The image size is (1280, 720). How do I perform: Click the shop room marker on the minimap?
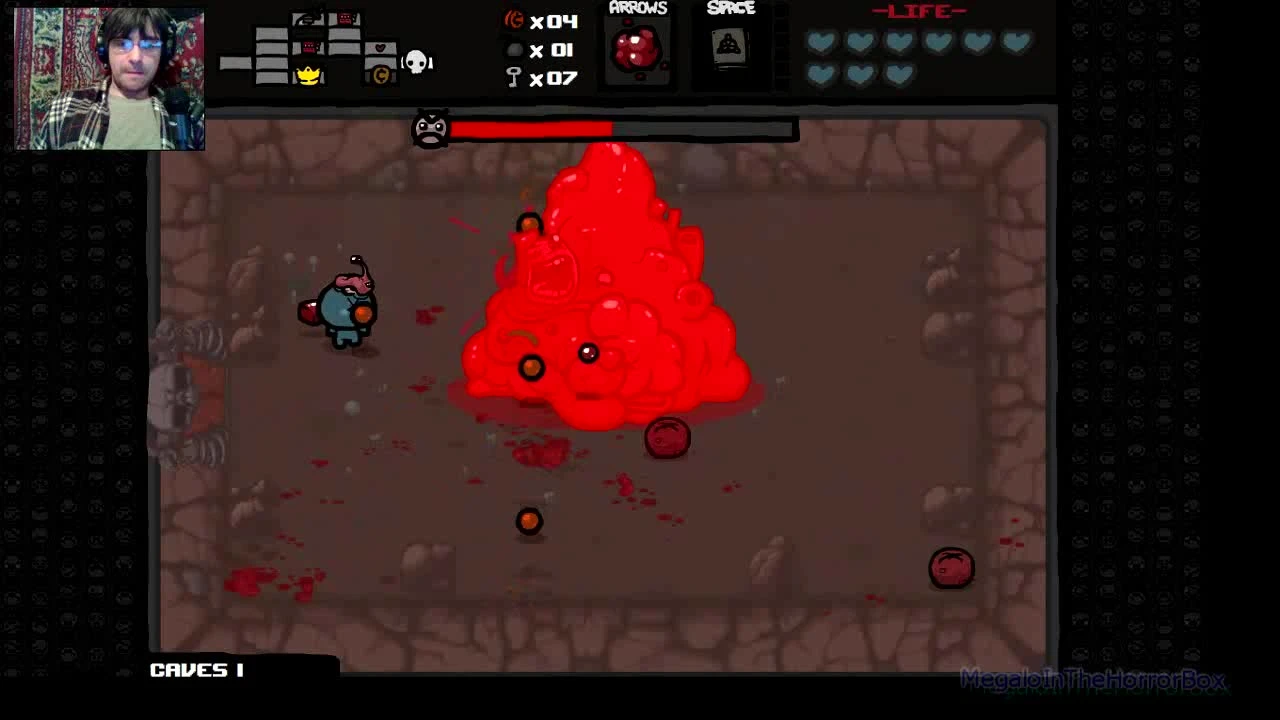point(381,74)
